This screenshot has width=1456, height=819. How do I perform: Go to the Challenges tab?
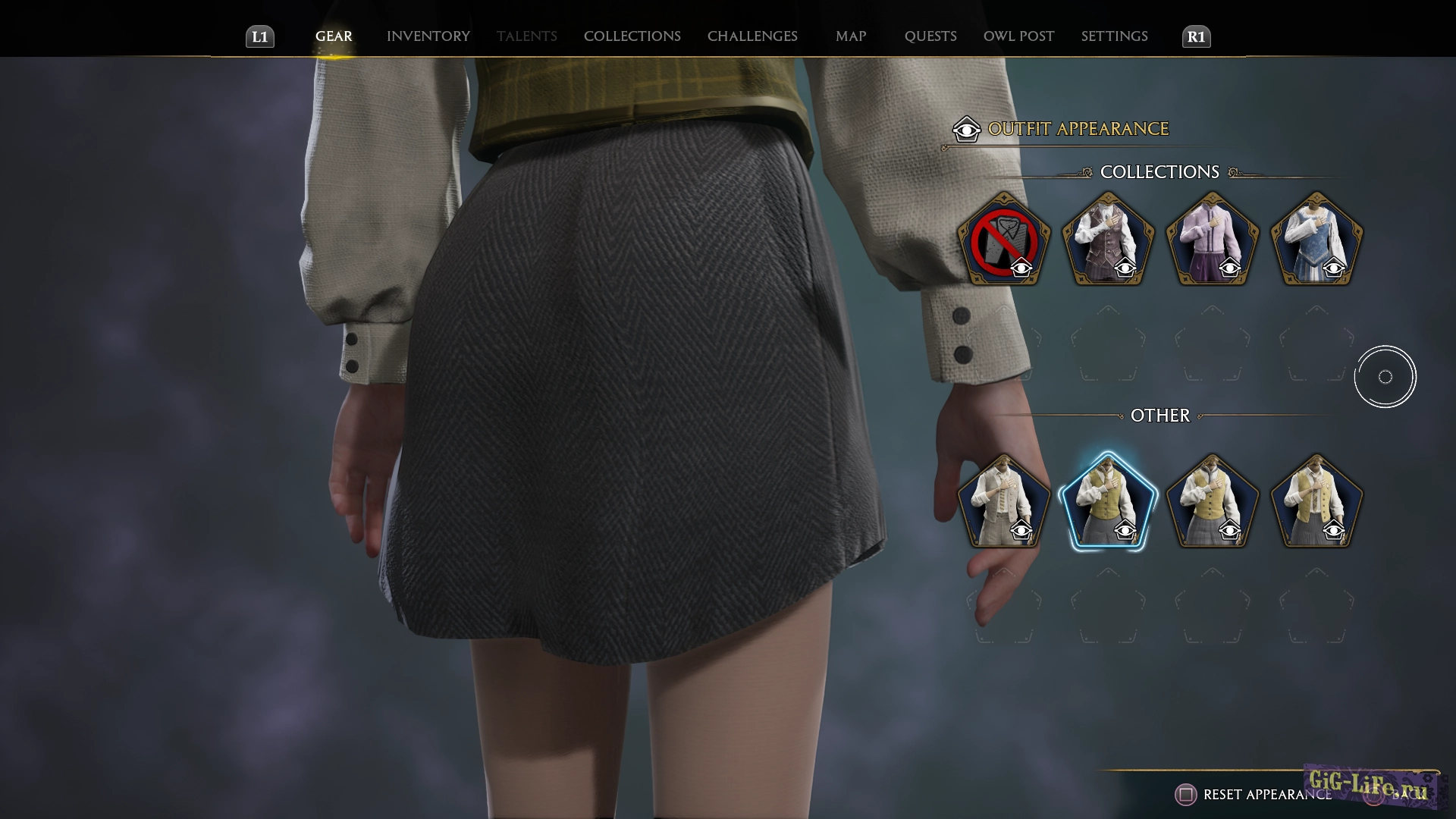[752, 36]
